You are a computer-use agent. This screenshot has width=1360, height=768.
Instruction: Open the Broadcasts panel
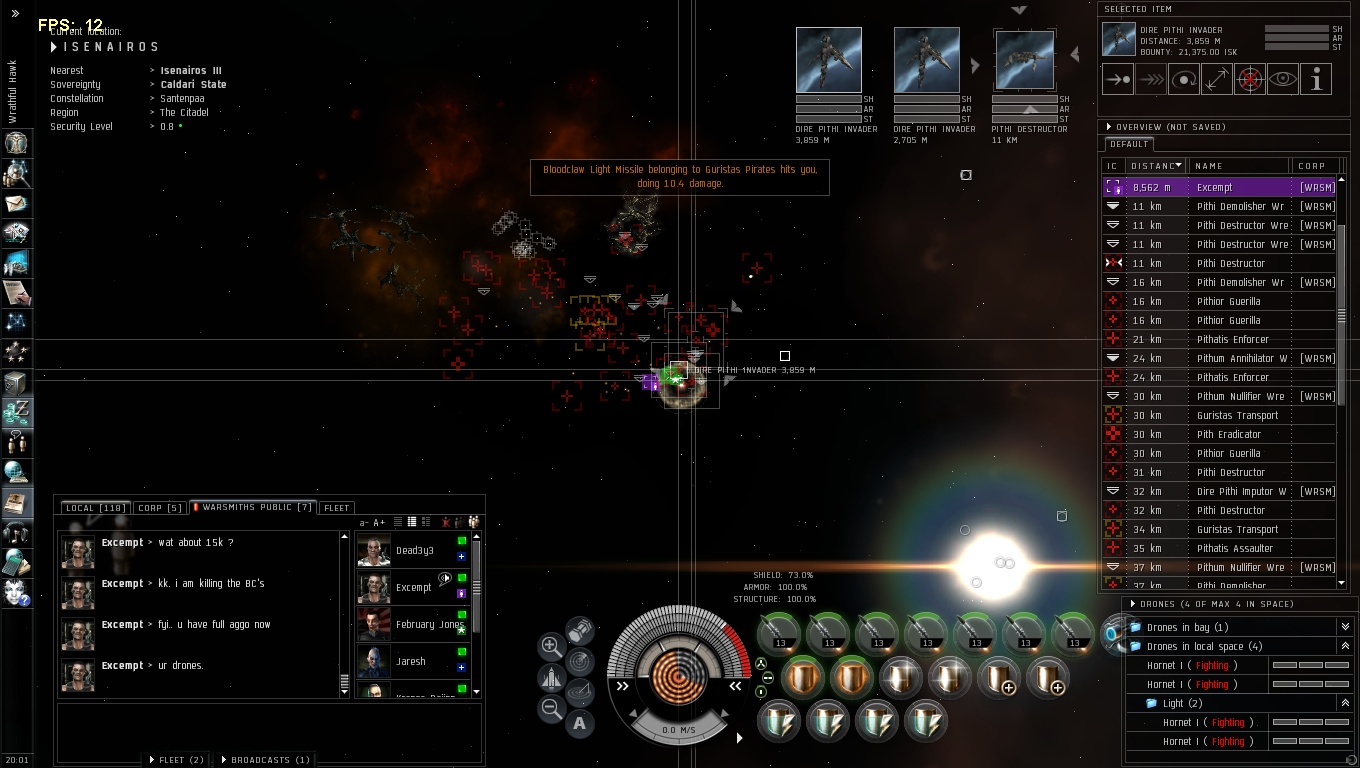[265, 760]
